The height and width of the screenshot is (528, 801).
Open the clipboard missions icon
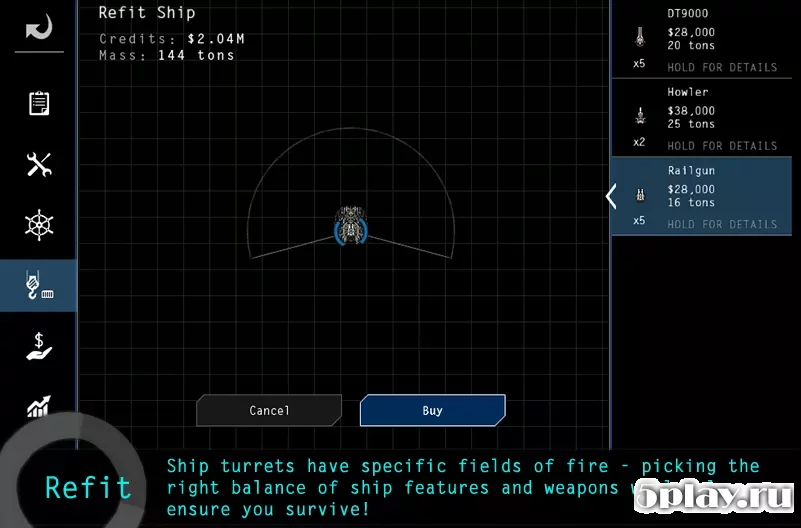pos(38,104)
